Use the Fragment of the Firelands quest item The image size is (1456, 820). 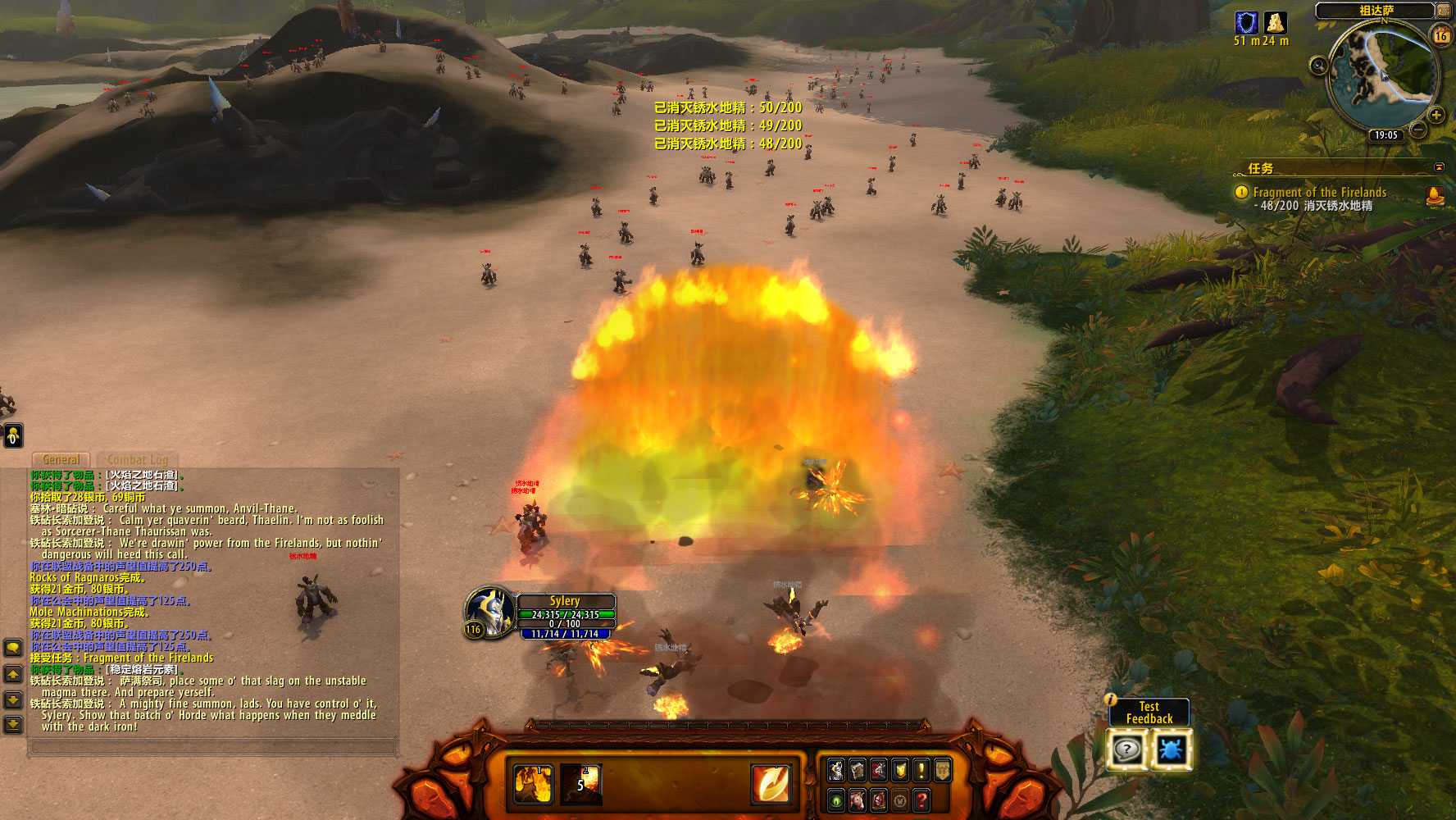coord(1435,196)
